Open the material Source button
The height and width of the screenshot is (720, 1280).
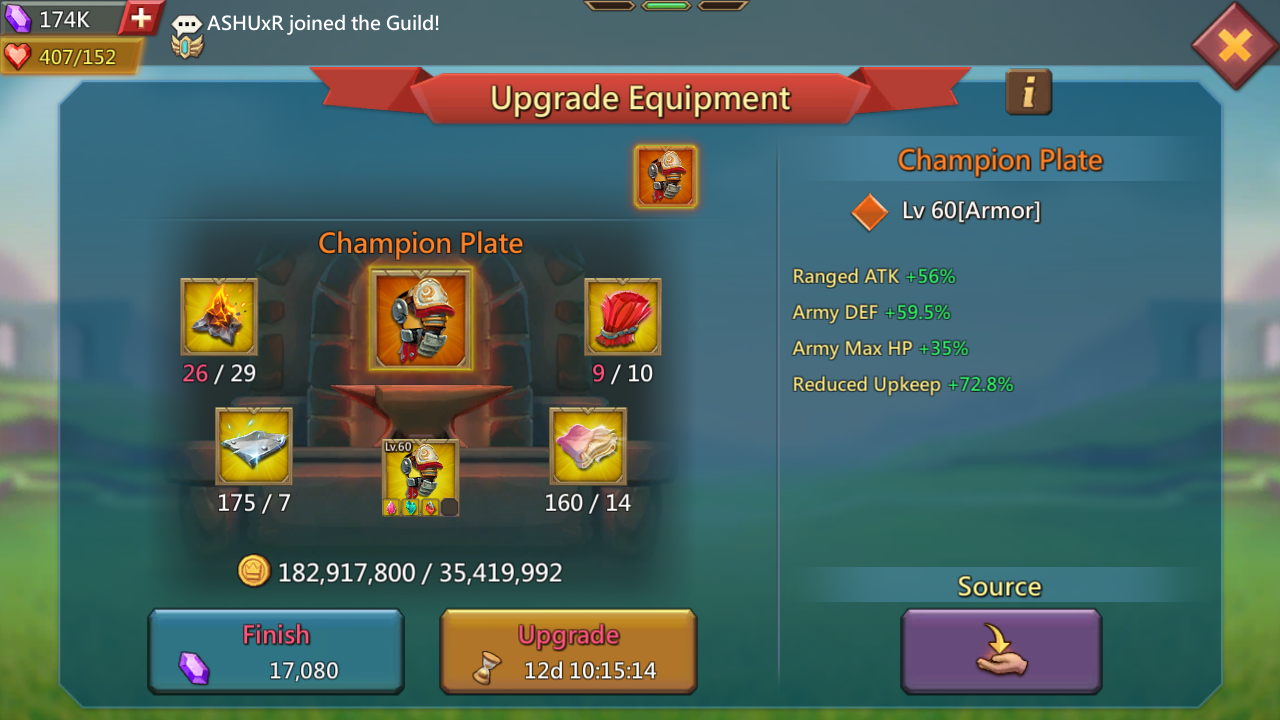1001,651
